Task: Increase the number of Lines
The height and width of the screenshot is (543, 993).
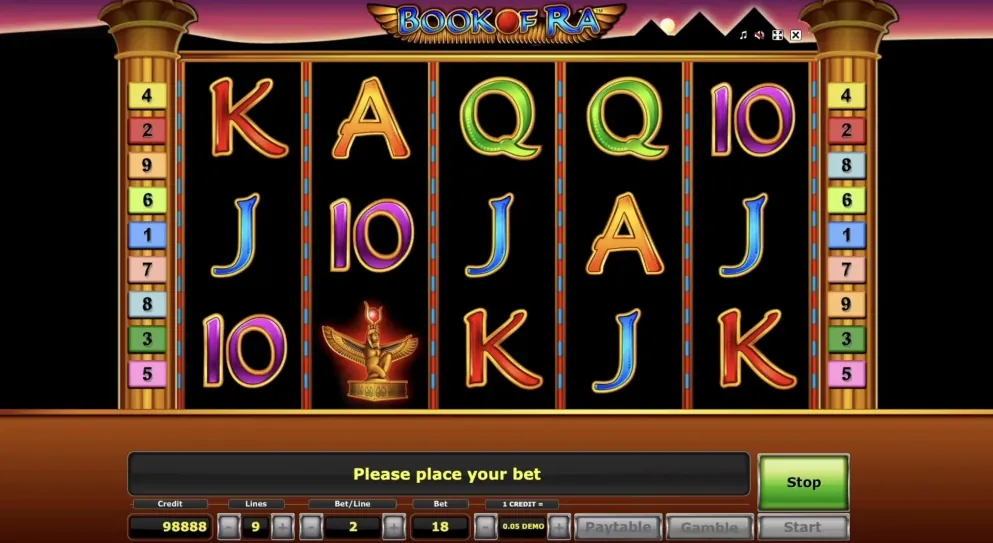Action: click(x=282, y=527)
